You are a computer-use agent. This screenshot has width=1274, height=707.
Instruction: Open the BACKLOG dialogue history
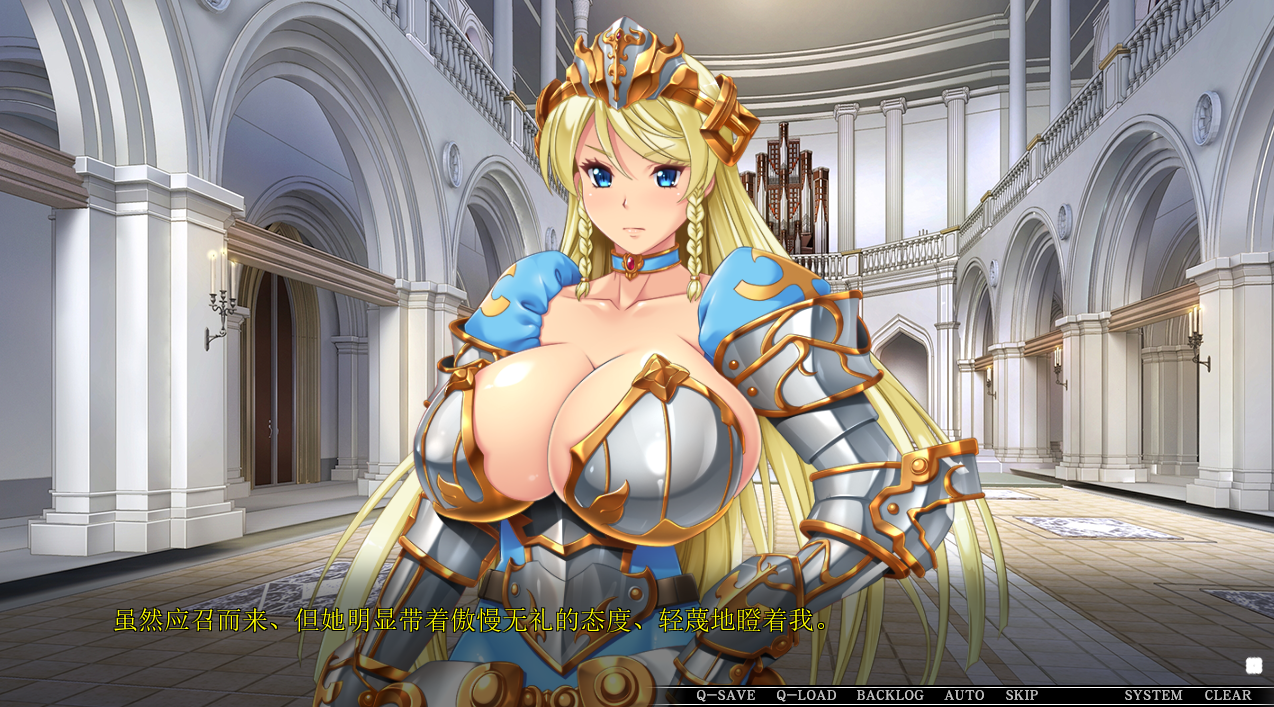(890, 695)
